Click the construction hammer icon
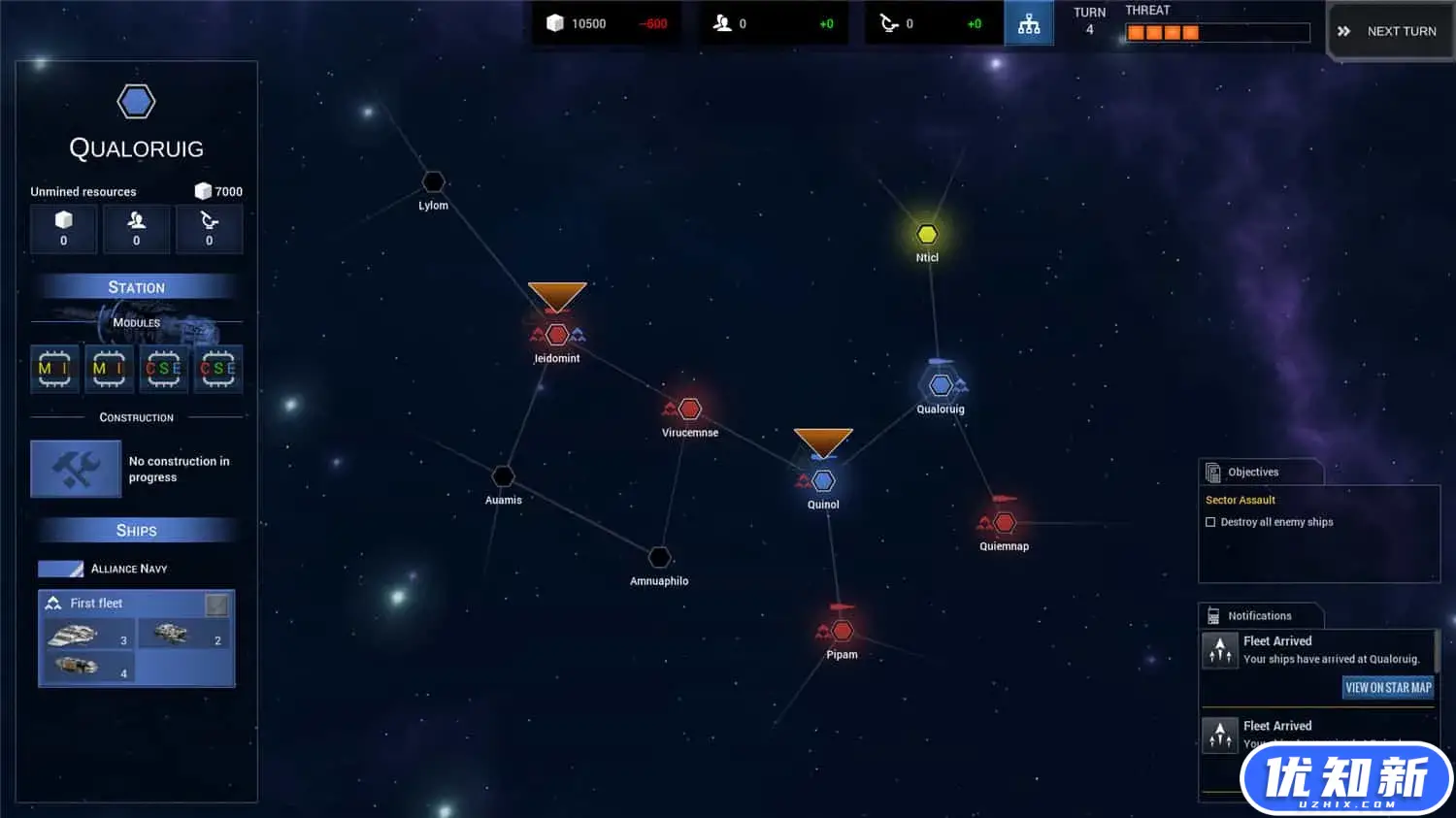This screenshot has height=818, width=1456. click(76, 469)
